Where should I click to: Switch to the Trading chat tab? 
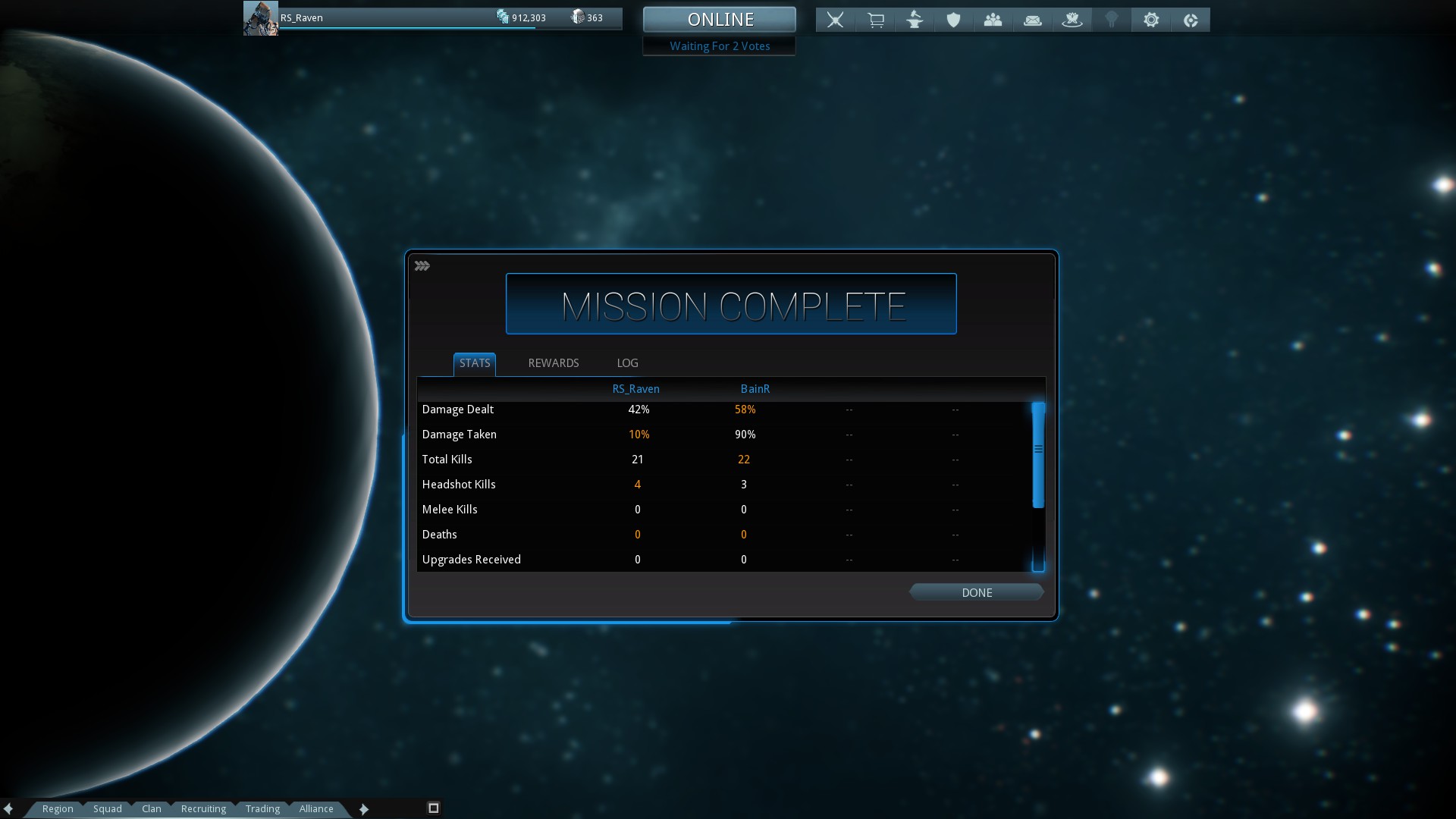click(x=262, y=808)
